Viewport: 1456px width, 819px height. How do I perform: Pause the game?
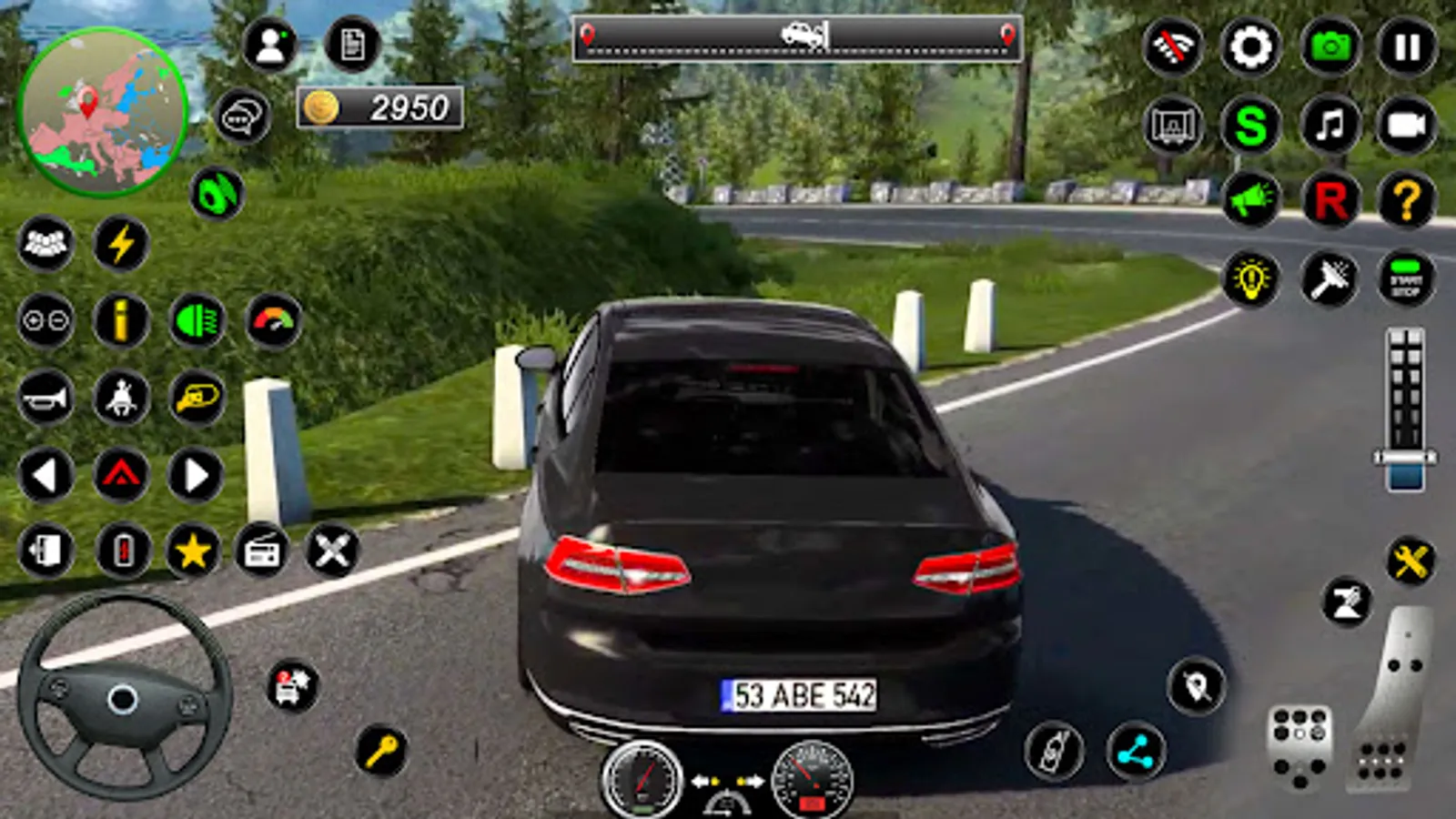coord(1407,46)
